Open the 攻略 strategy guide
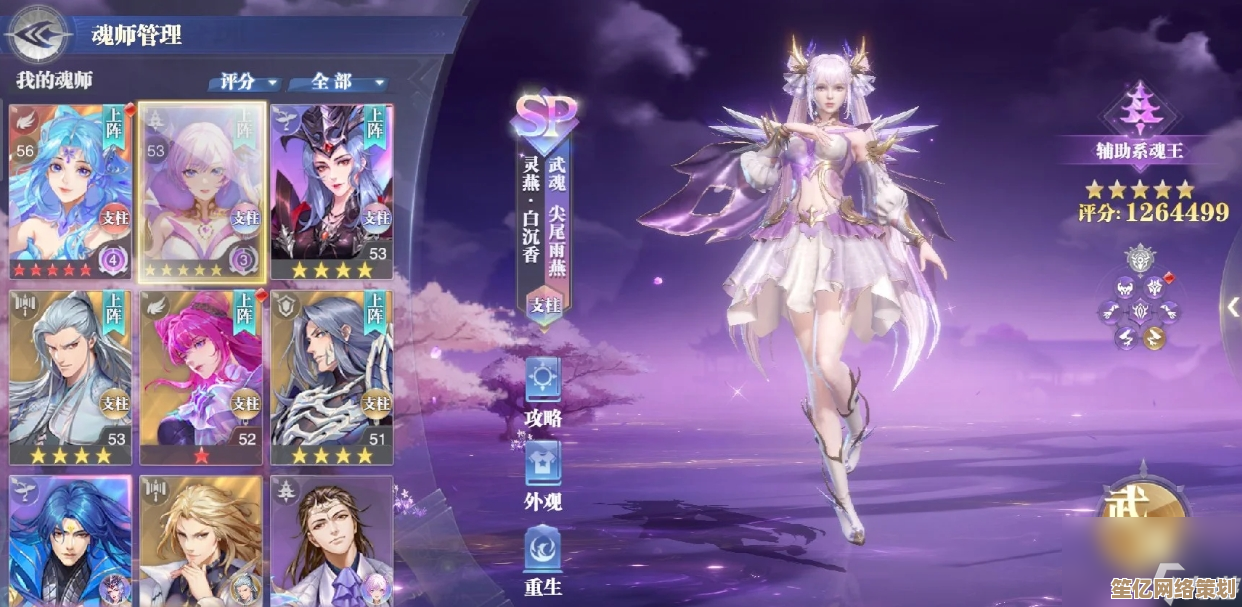 543,391
